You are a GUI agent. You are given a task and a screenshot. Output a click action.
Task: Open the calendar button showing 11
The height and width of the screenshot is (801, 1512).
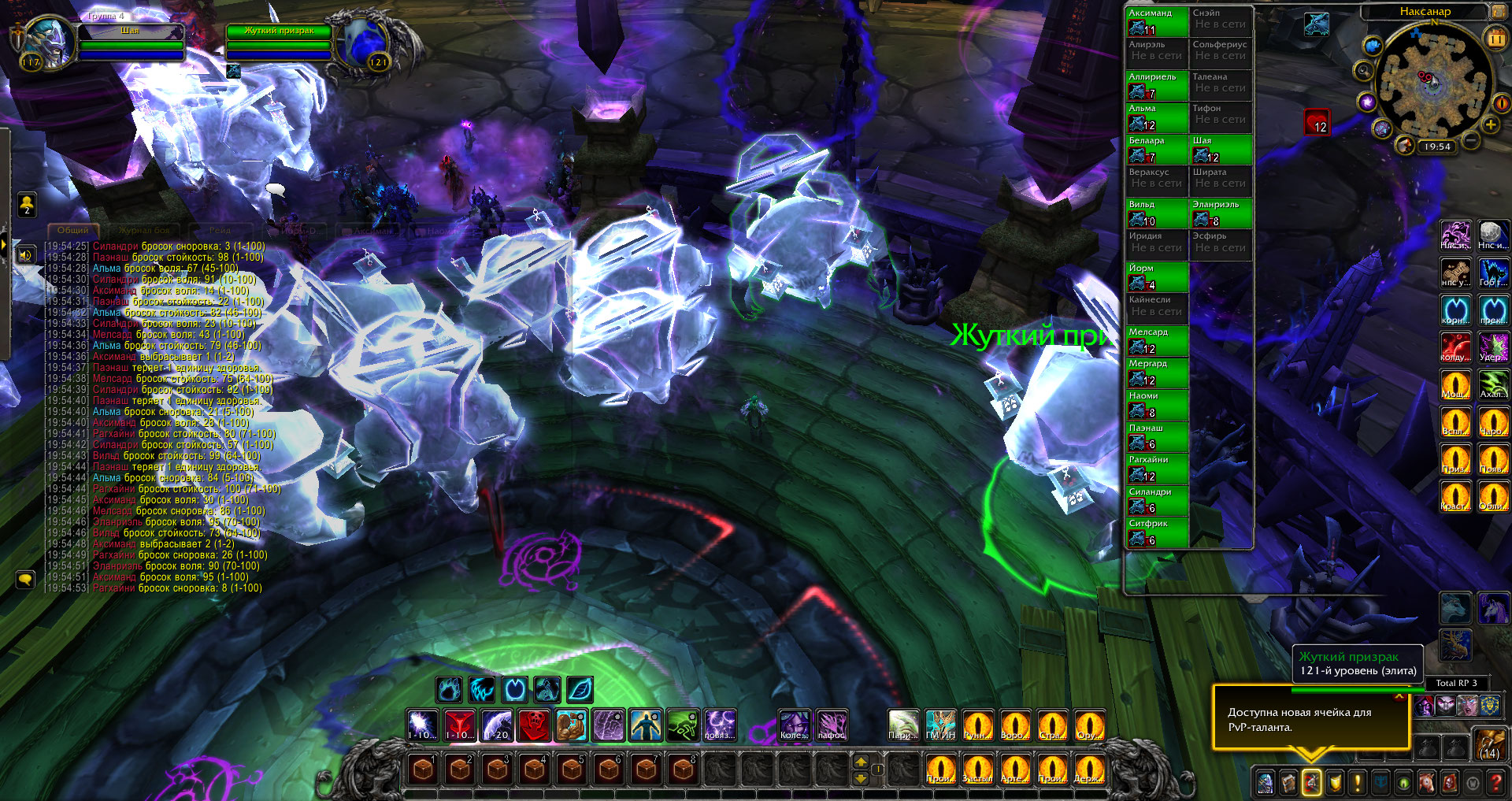pos(1495,38)
